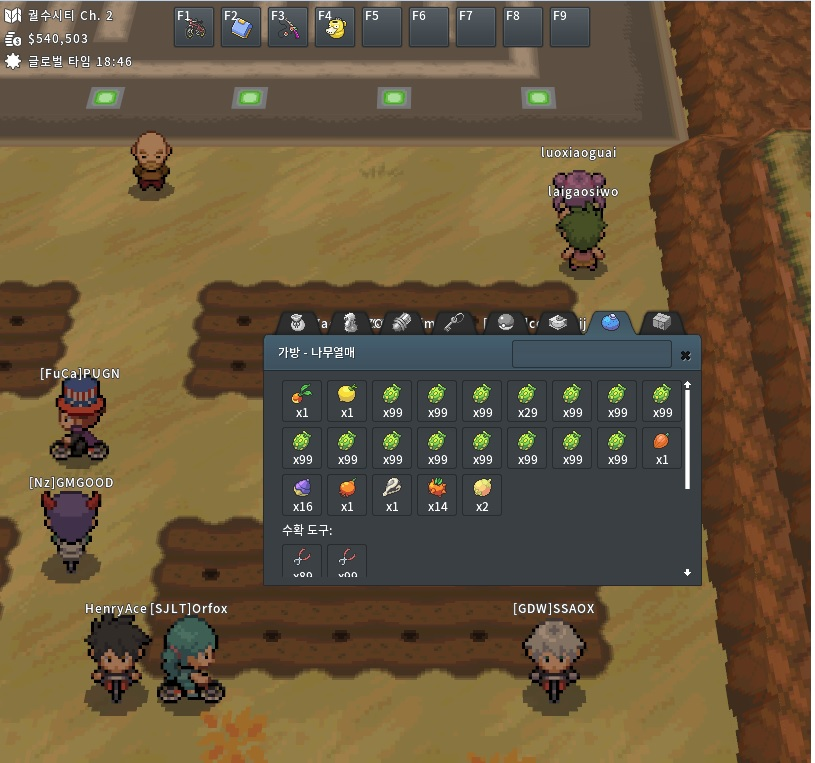This screenshot has height=763, width=815.
Task: Choose the purple berry stack x16
Action: [302, 495]
